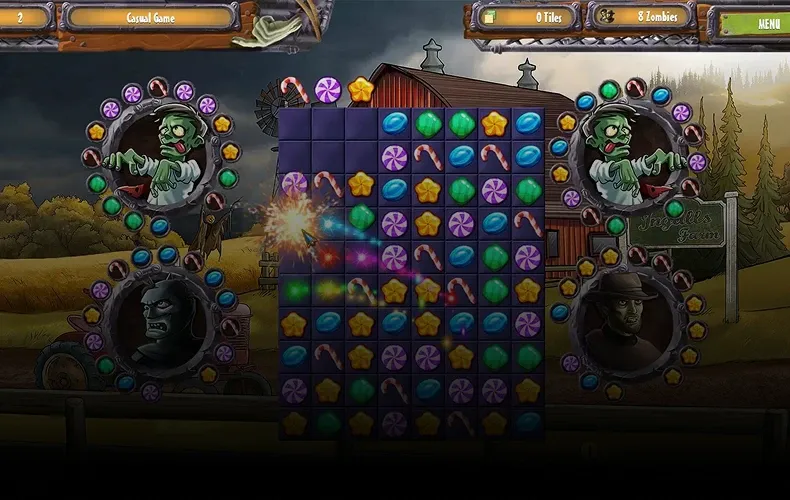The image size is (790, 500).
Task: Pick the purple swirl candy above the board
Action: tap(328, 90)
